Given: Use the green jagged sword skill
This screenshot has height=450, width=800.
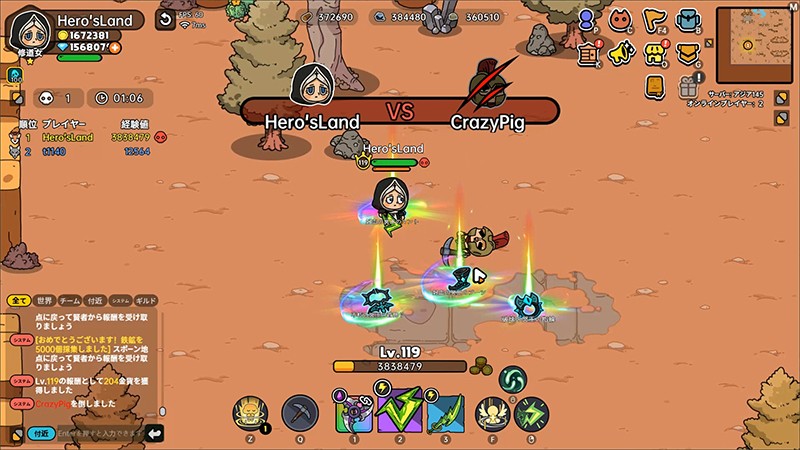Looking at the screenshot, I should [445, 413].
